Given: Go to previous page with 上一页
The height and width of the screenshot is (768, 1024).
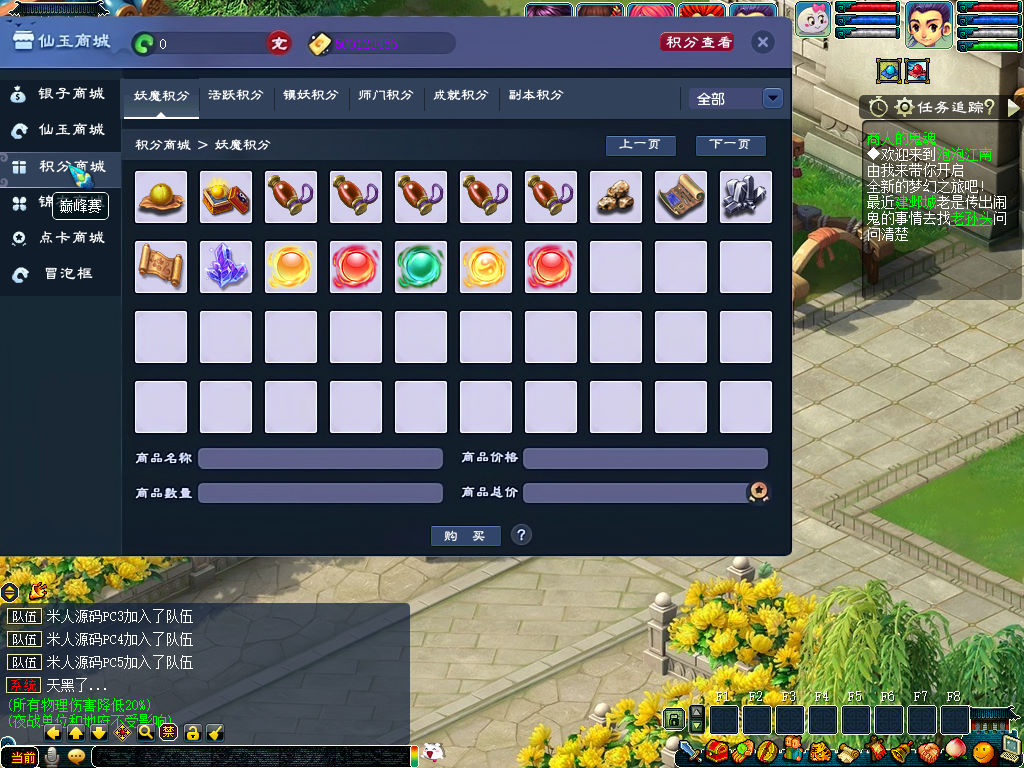Looking at the screenshot, I should [x=640, y=145].
